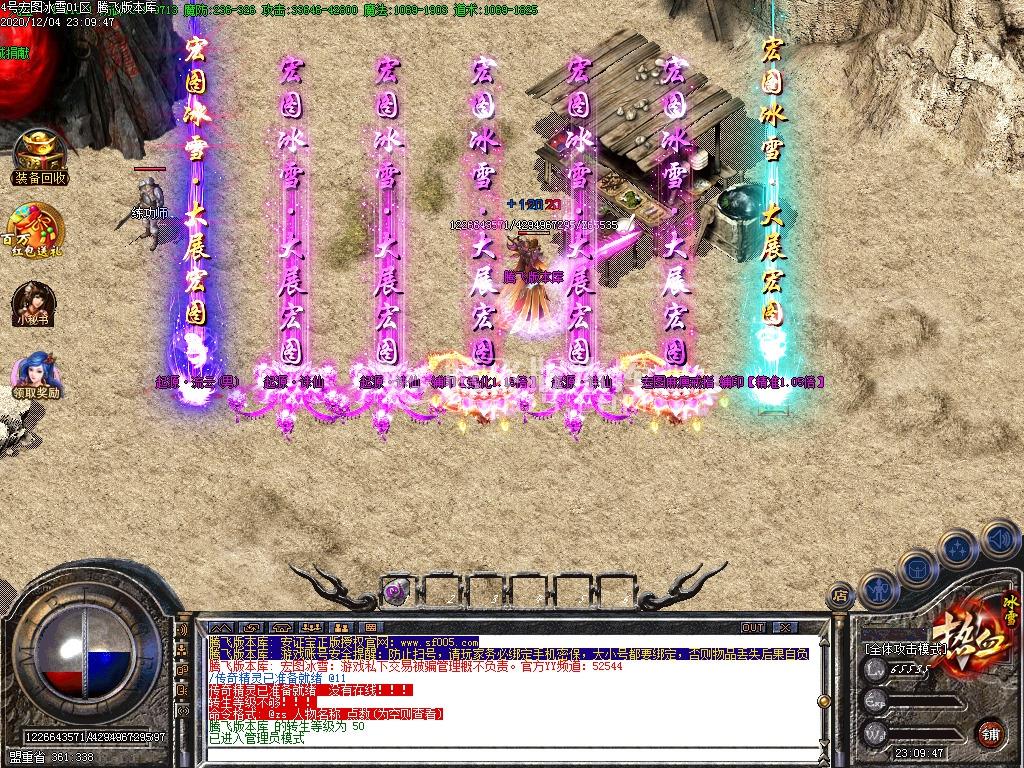The width and height of the screenshot is (1024, 768).
Task: Click the OUT button on the chat bar
Action: [x=753, y=627]
